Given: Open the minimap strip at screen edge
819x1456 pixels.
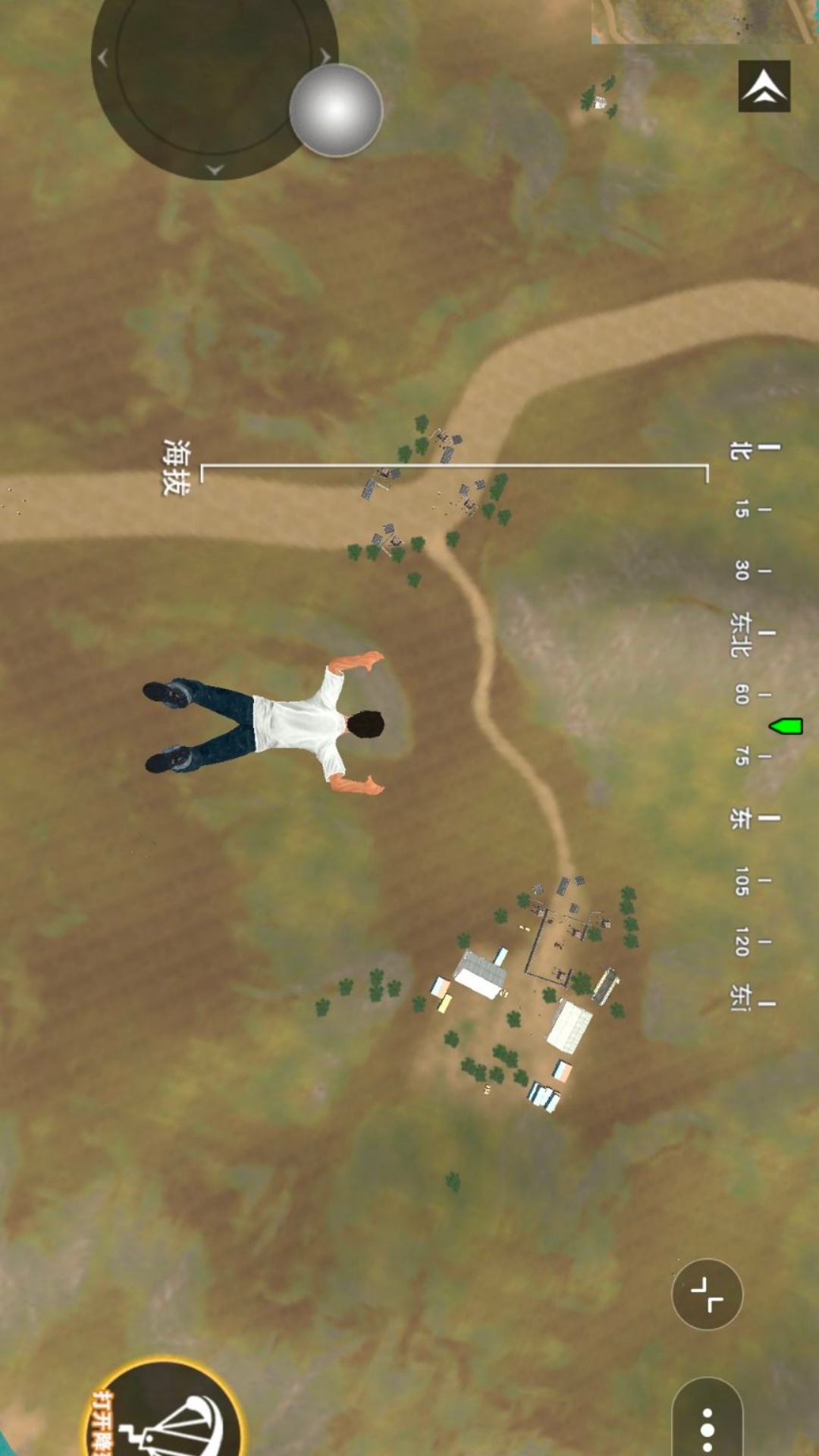Looking at the screenshot, I should point(704,21).
